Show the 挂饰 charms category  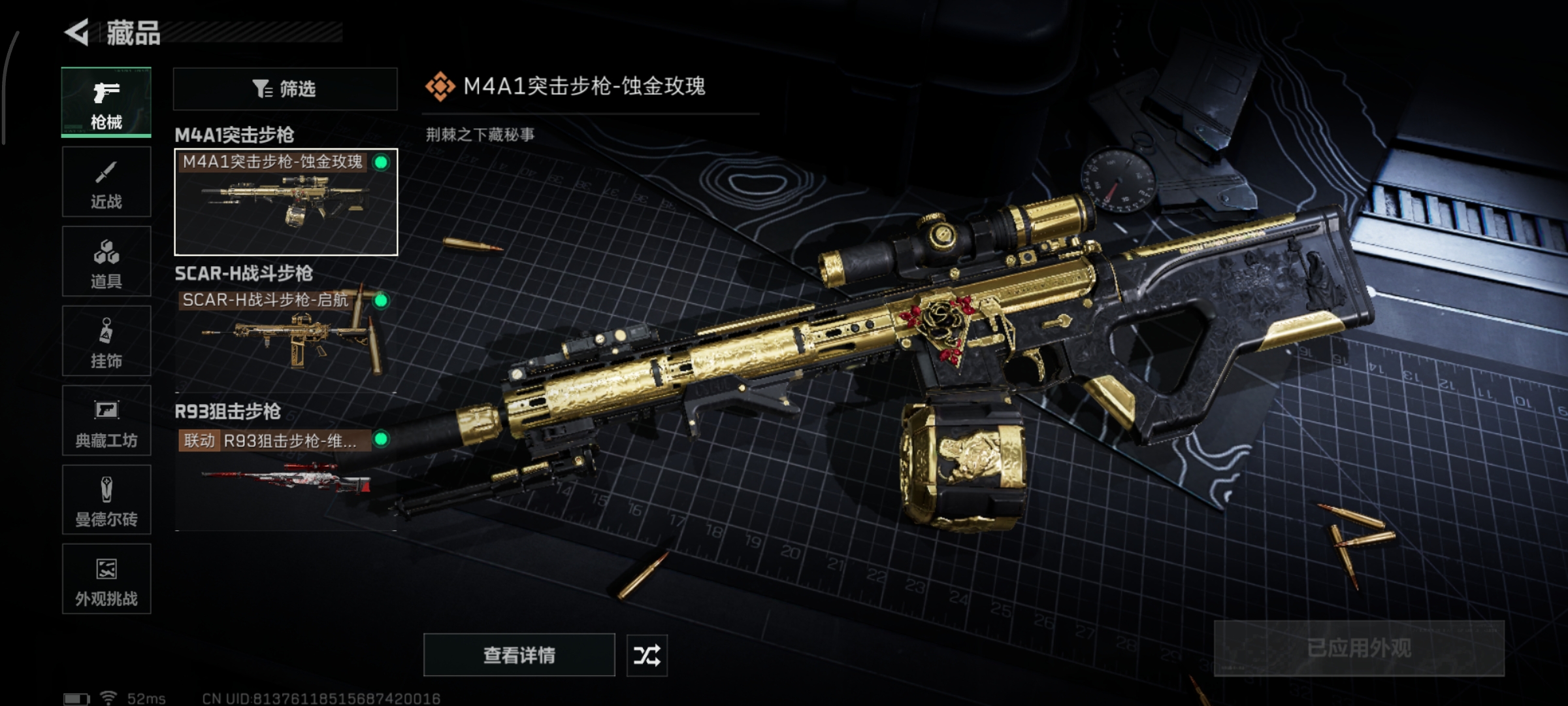pos(106,341)
